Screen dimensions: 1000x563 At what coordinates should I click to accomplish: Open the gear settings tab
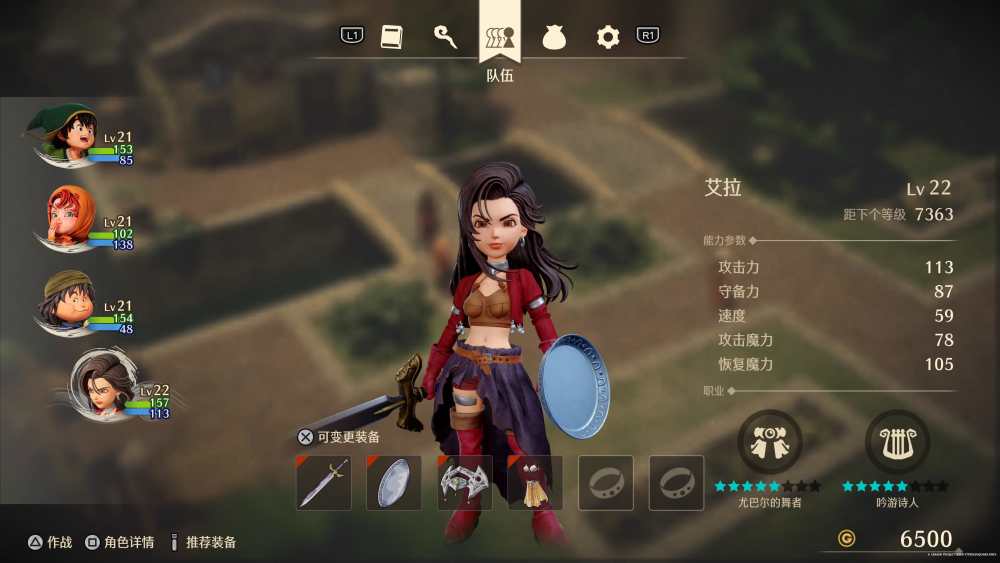coord(608,38)
